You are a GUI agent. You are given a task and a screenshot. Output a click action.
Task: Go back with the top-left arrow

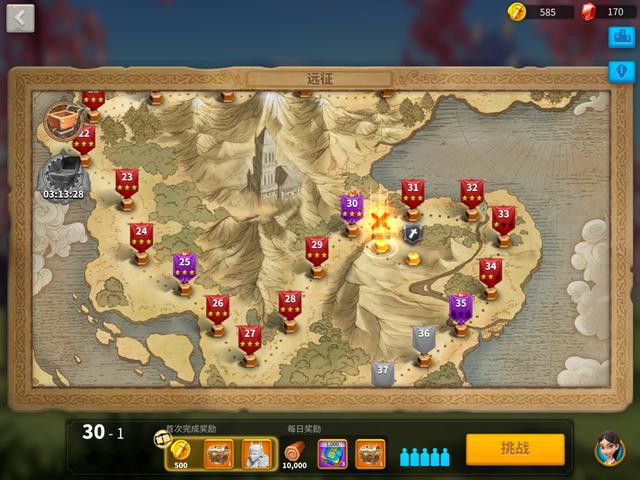pos(20,18)
